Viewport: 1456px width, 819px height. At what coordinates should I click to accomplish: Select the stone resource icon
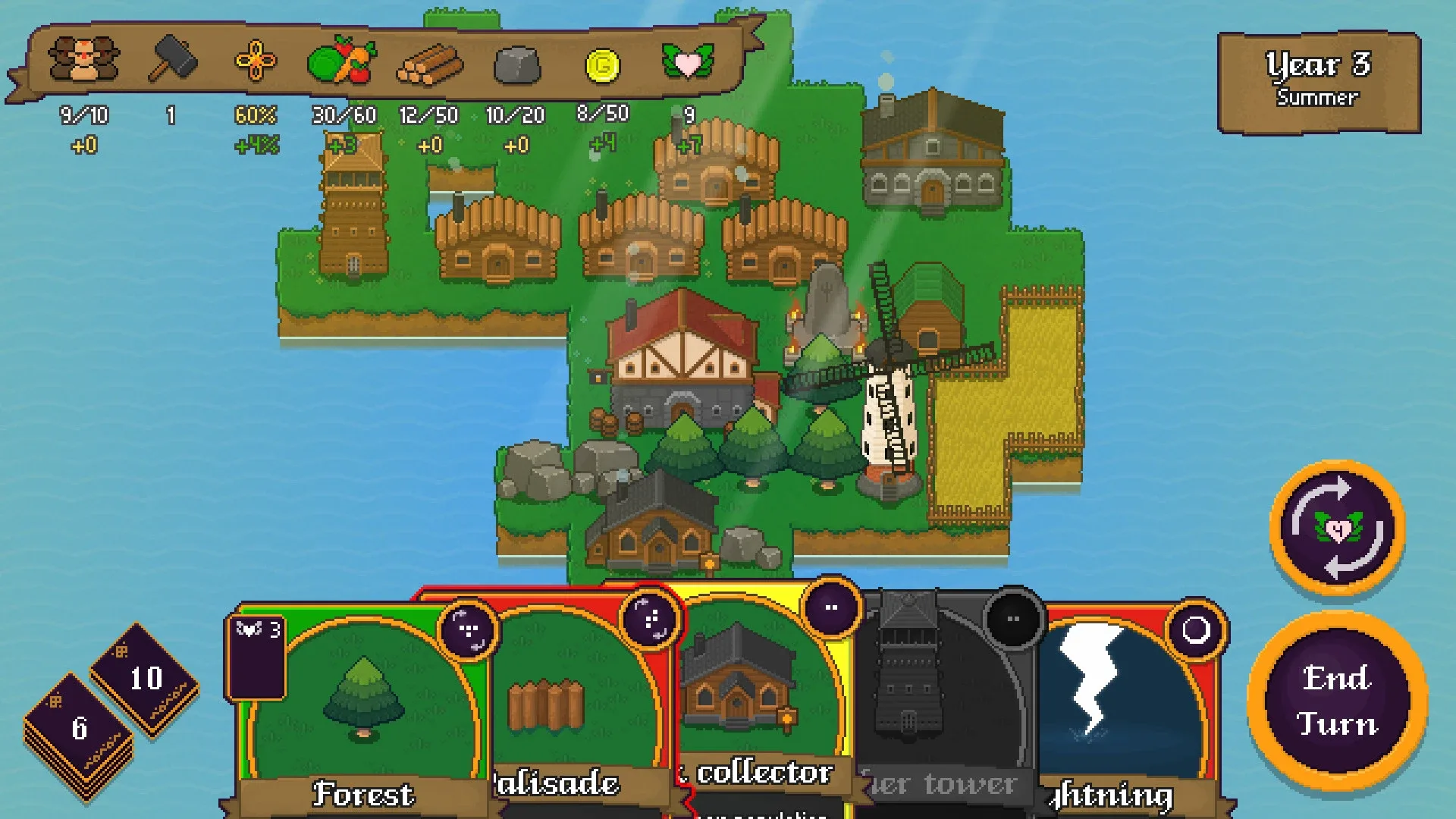514,64
